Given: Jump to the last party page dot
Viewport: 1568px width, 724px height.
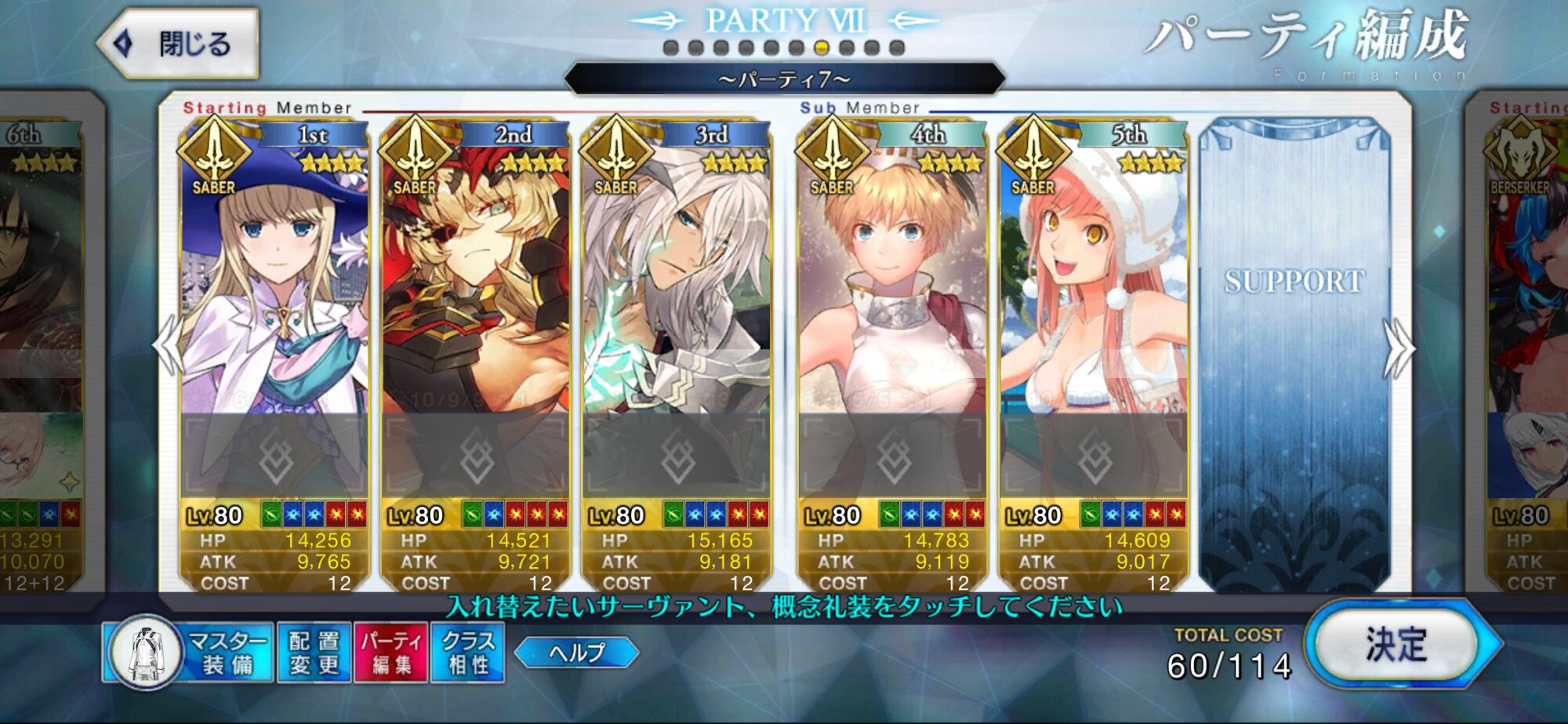Looking at the screenshot, I should pos(897,48).
